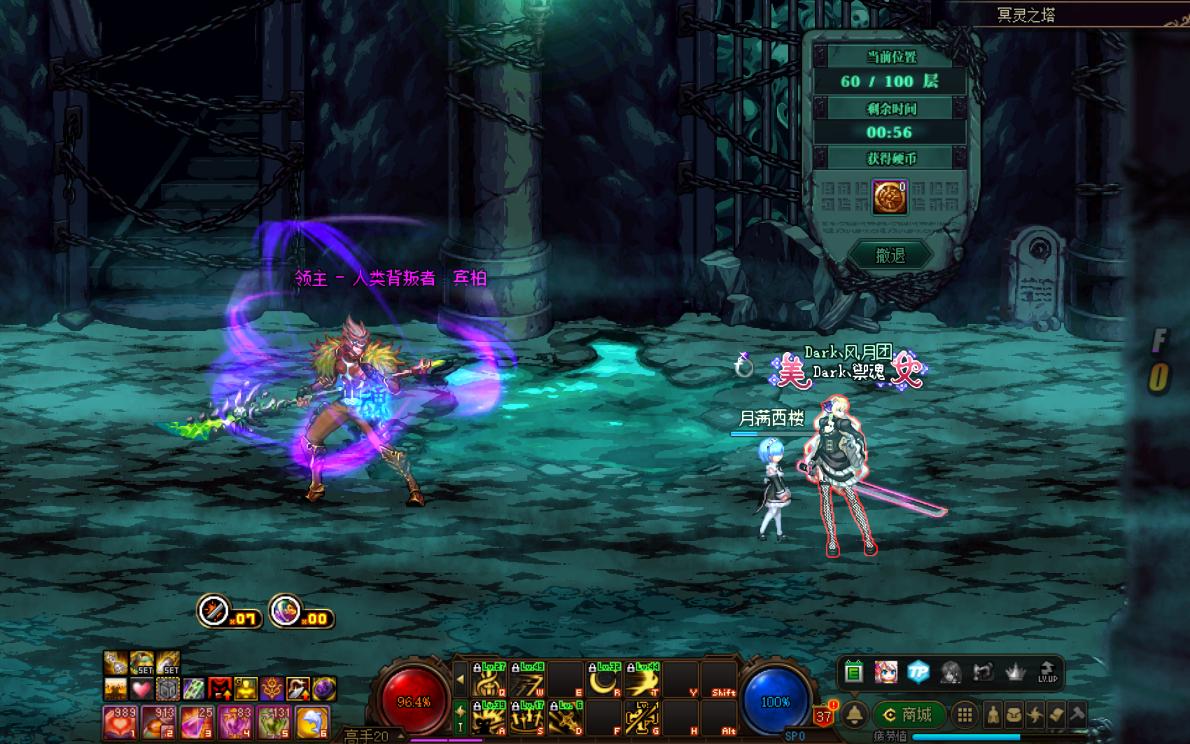Click the 撤退 retreat button

point(890,255)
